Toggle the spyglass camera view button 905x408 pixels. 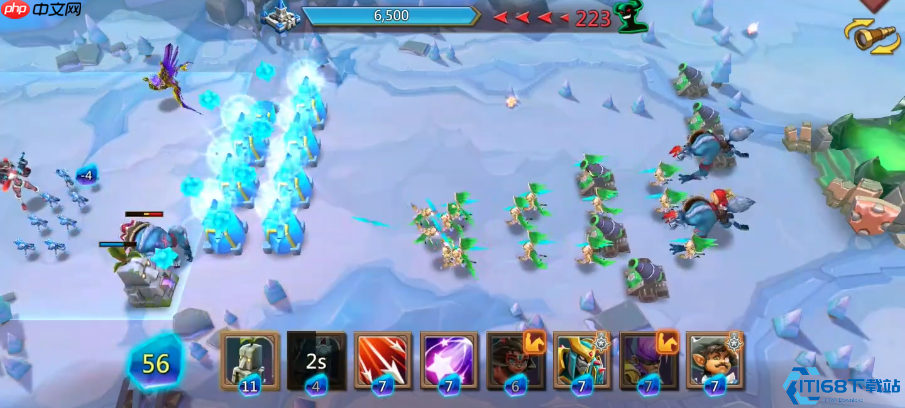(x=872, y=38)
